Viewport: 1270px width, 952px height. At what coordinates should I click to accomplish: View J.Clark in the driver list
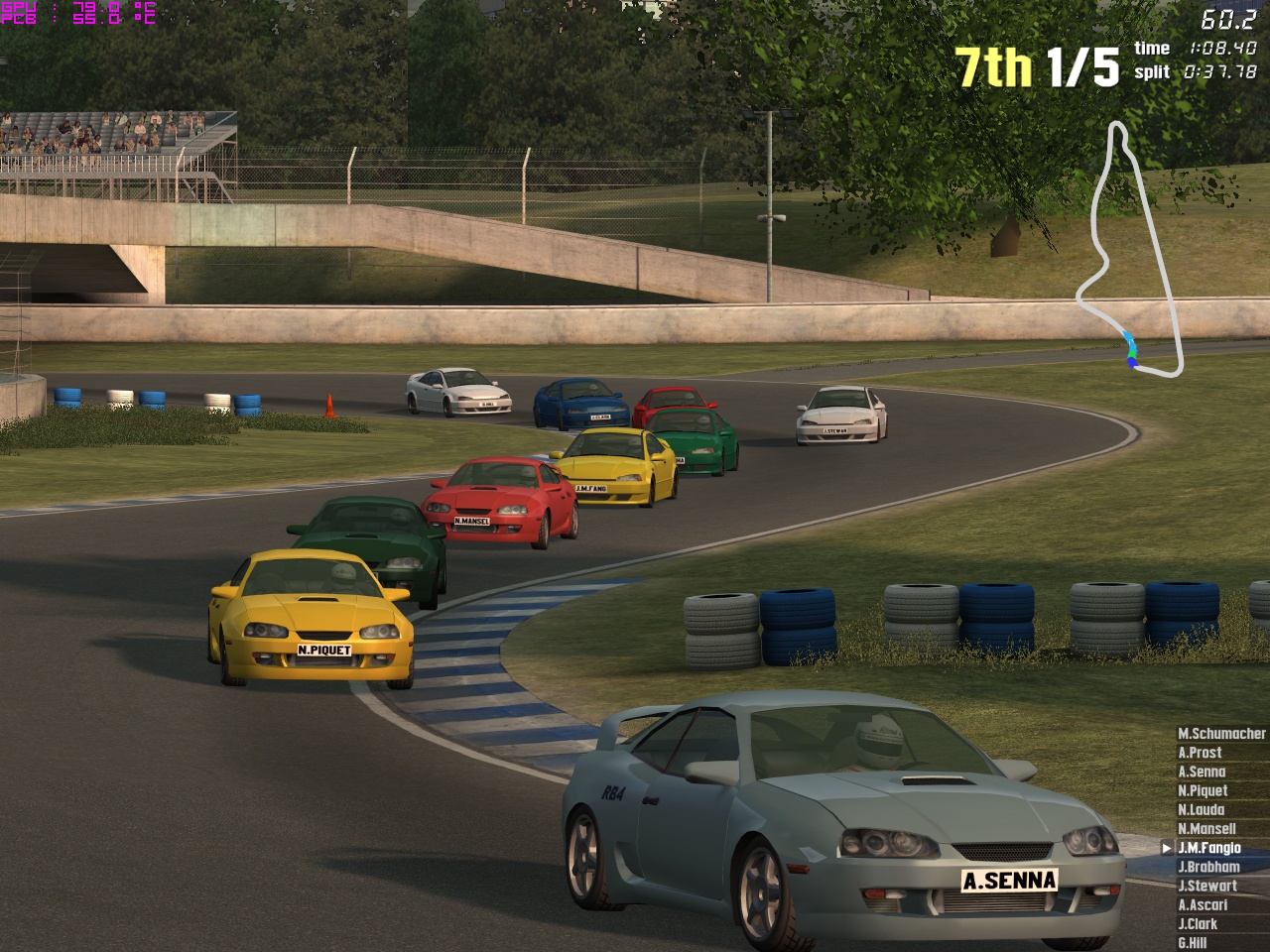coord(1198,923)
